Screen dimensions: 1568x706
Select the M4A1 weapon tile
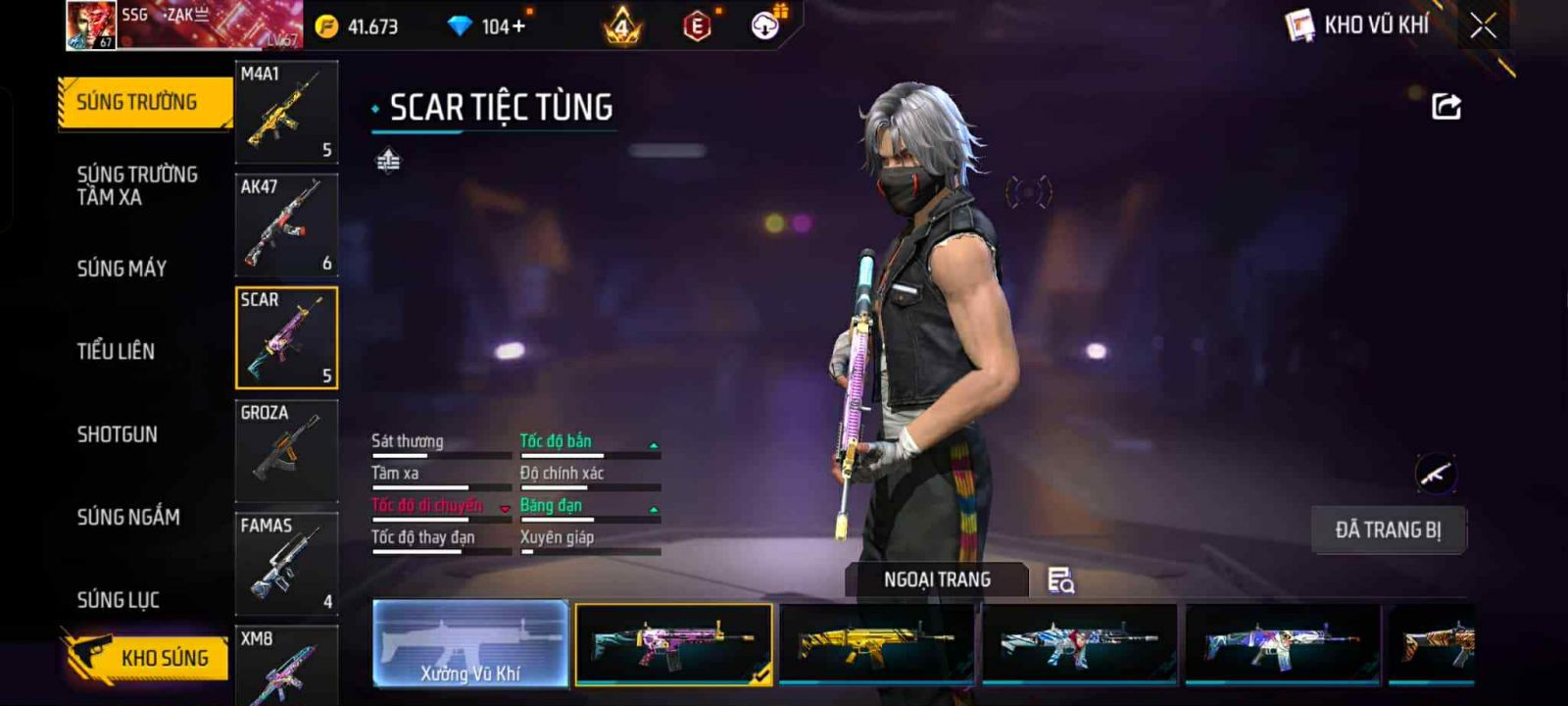286,111
